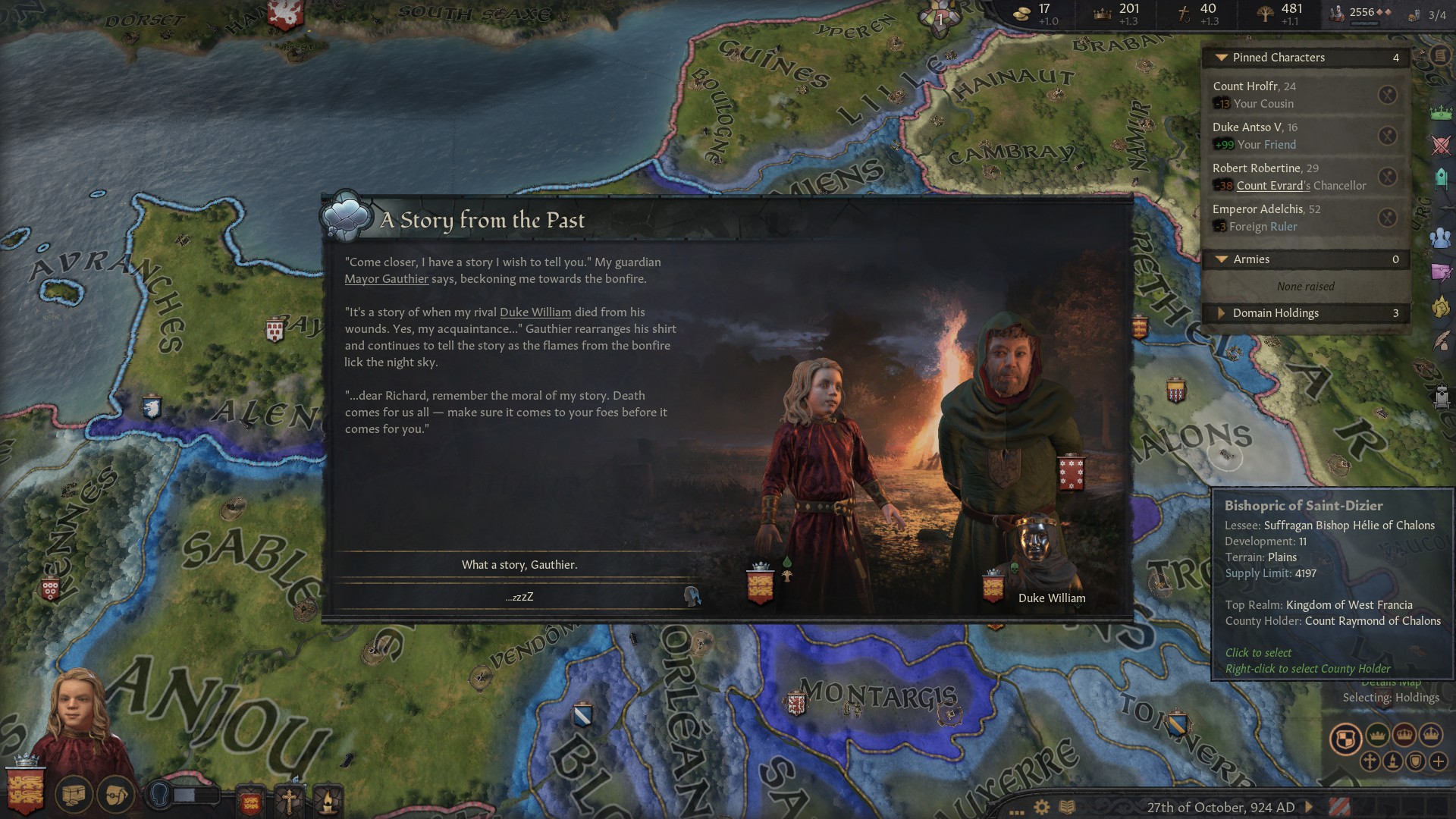Toggle the religion map mode cross button
Image resolution: width=1456 pixels, height=819 pixels.
1370,761
